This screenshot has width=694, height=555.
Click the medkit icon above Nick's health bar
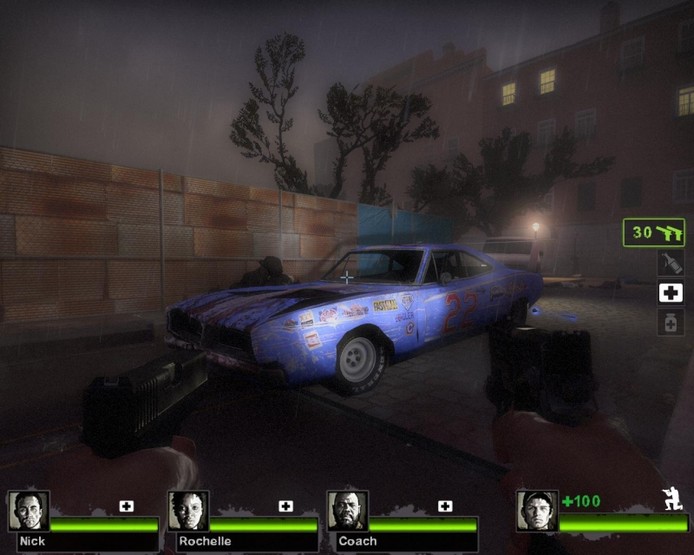(126, 506)
